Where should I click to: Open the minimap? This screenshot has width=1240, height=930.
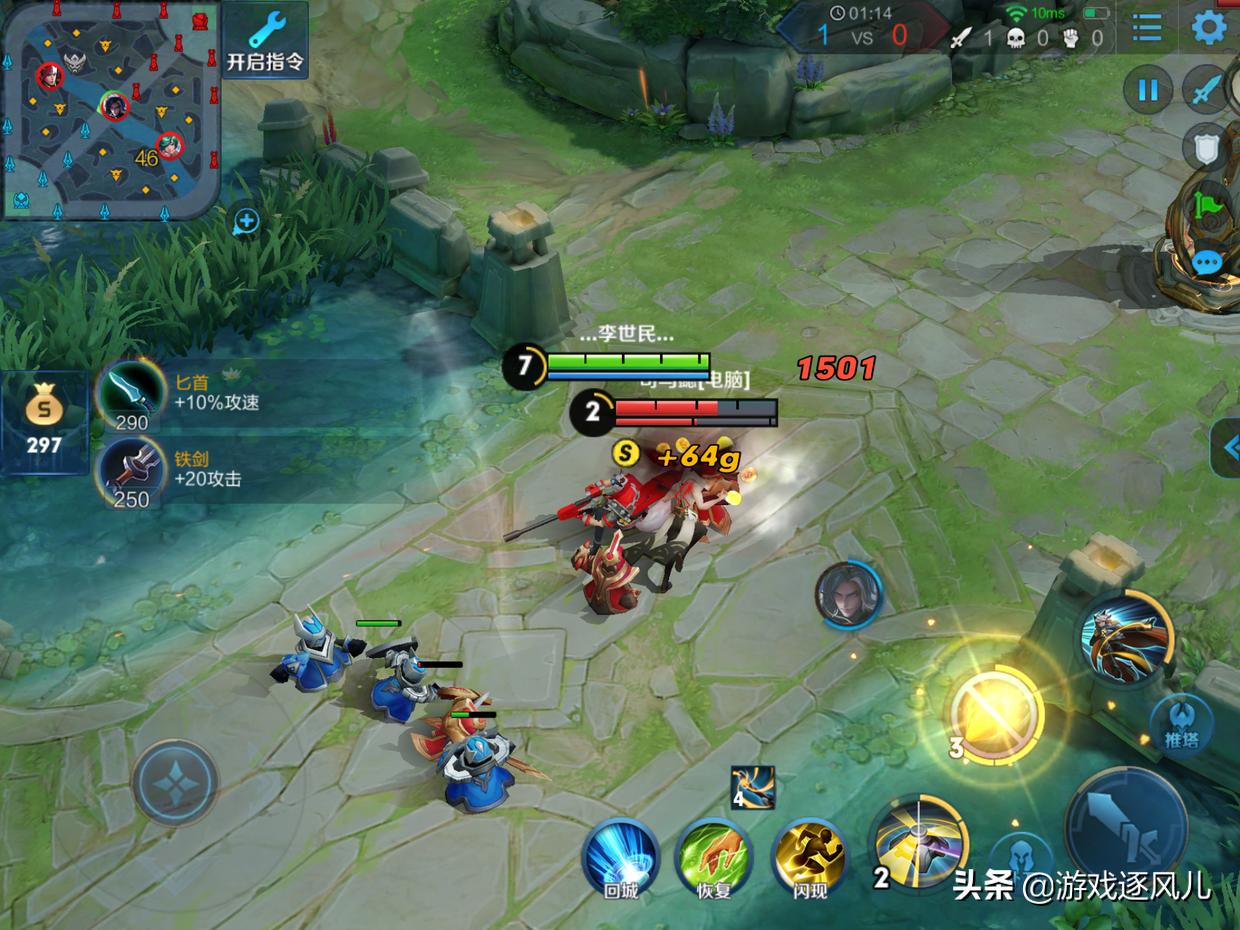110,107
